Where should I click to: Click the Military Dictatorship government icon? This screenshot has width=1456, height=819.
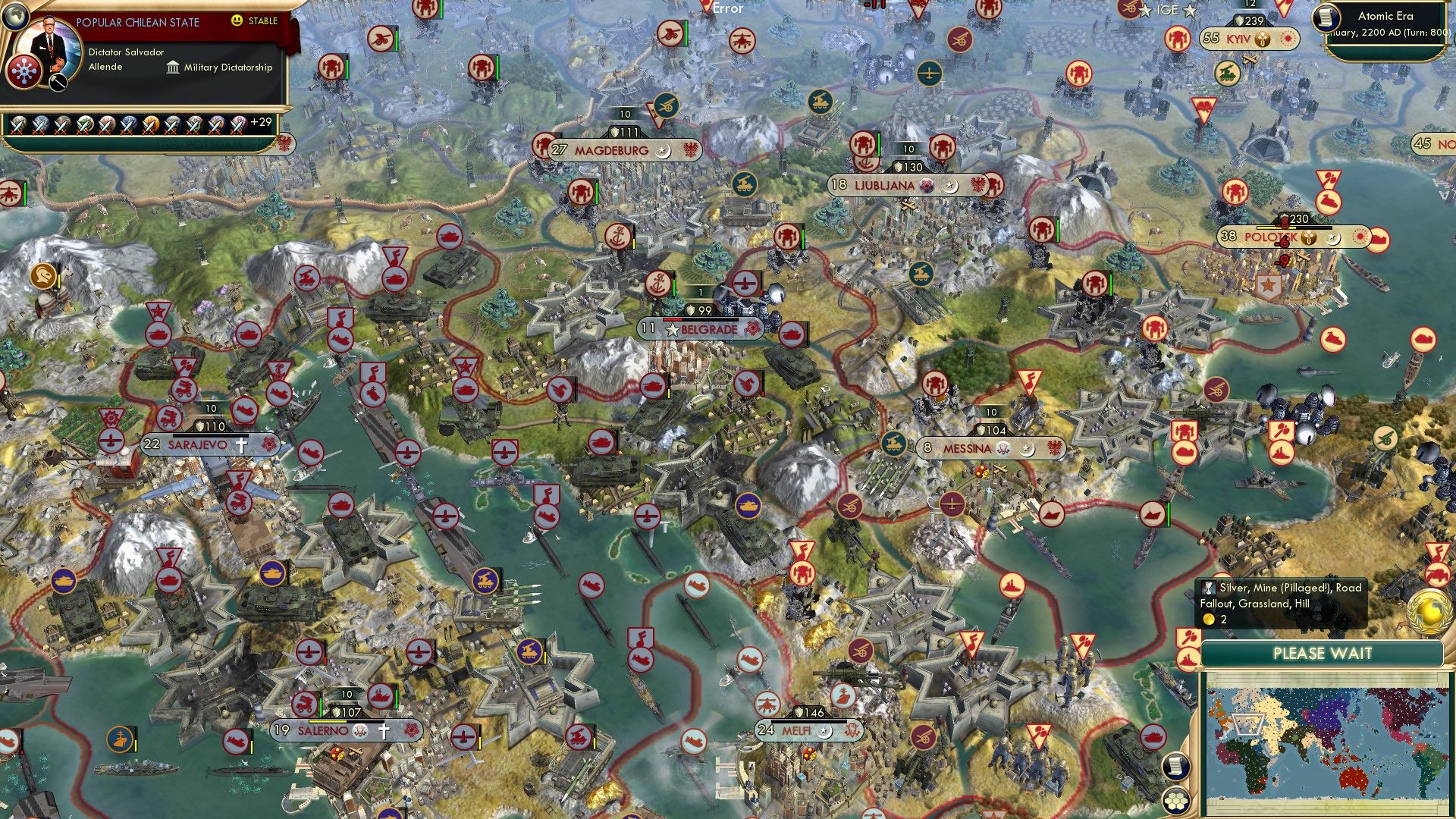pos(173,67)
